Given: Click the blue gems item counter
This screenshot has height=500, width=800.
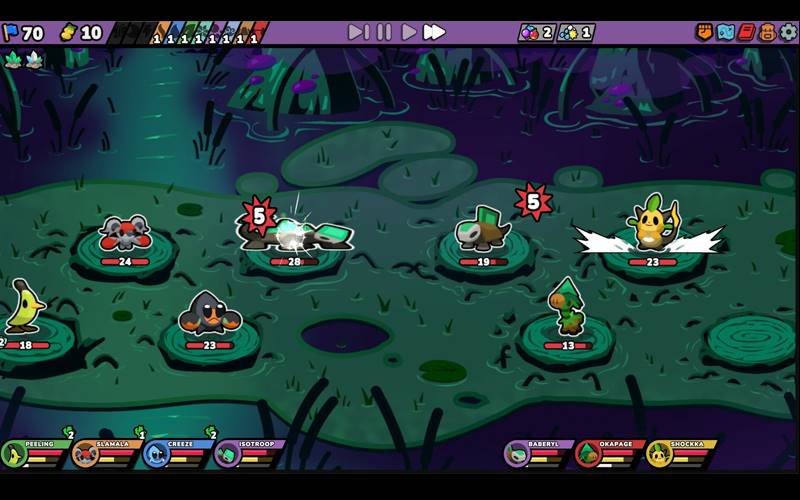Looking at the screenshot, I should 575,32.
